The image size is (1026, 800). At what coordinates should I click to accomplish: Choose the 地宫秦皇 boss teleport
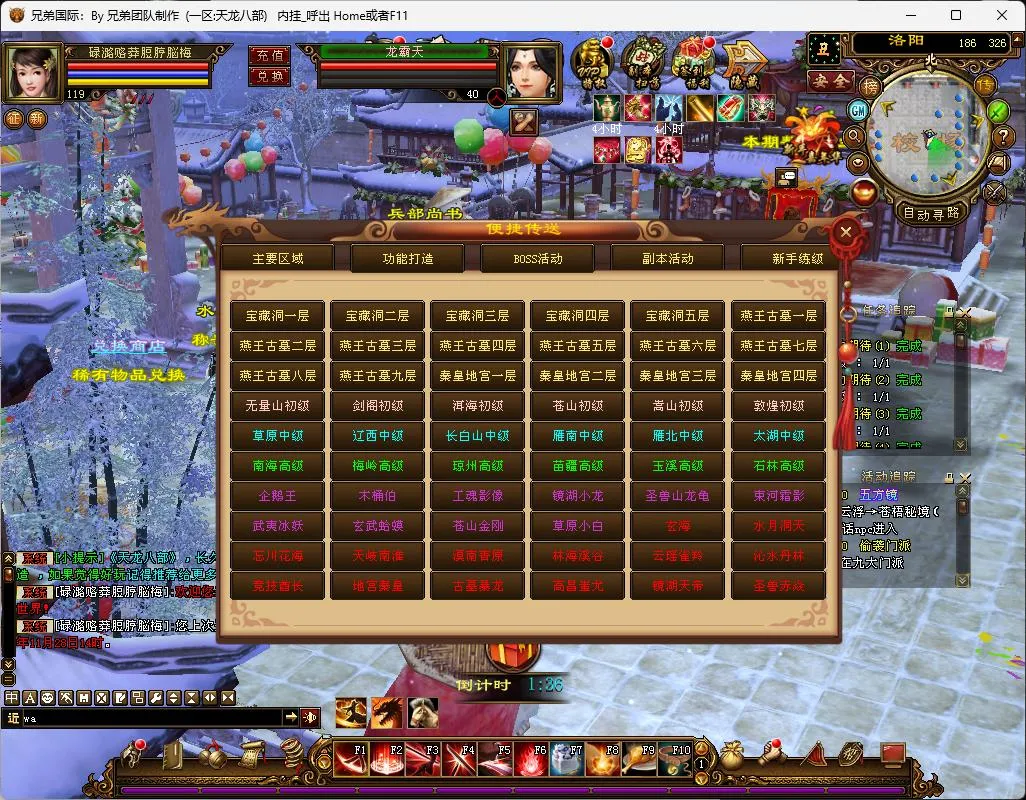[378, 585]
